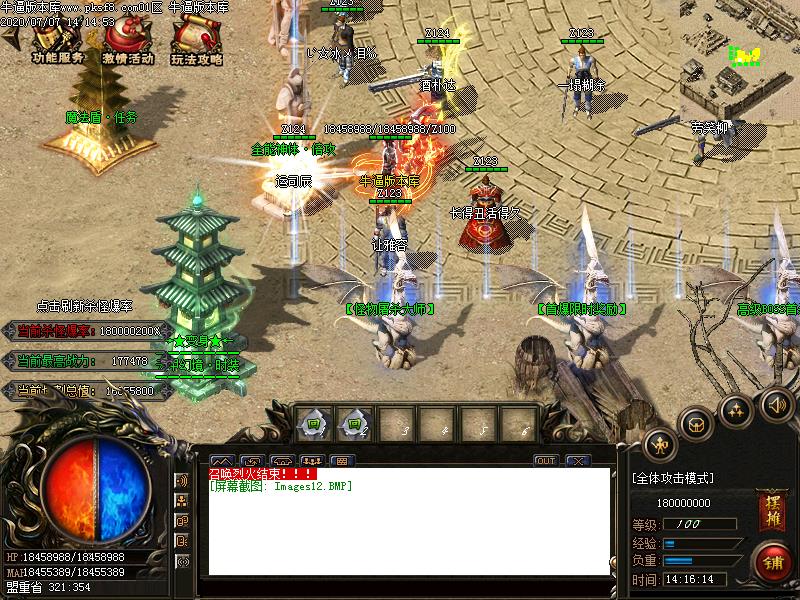
Task: Switch attack mode via 全体攻击模式 label
Action: point(672,479)
